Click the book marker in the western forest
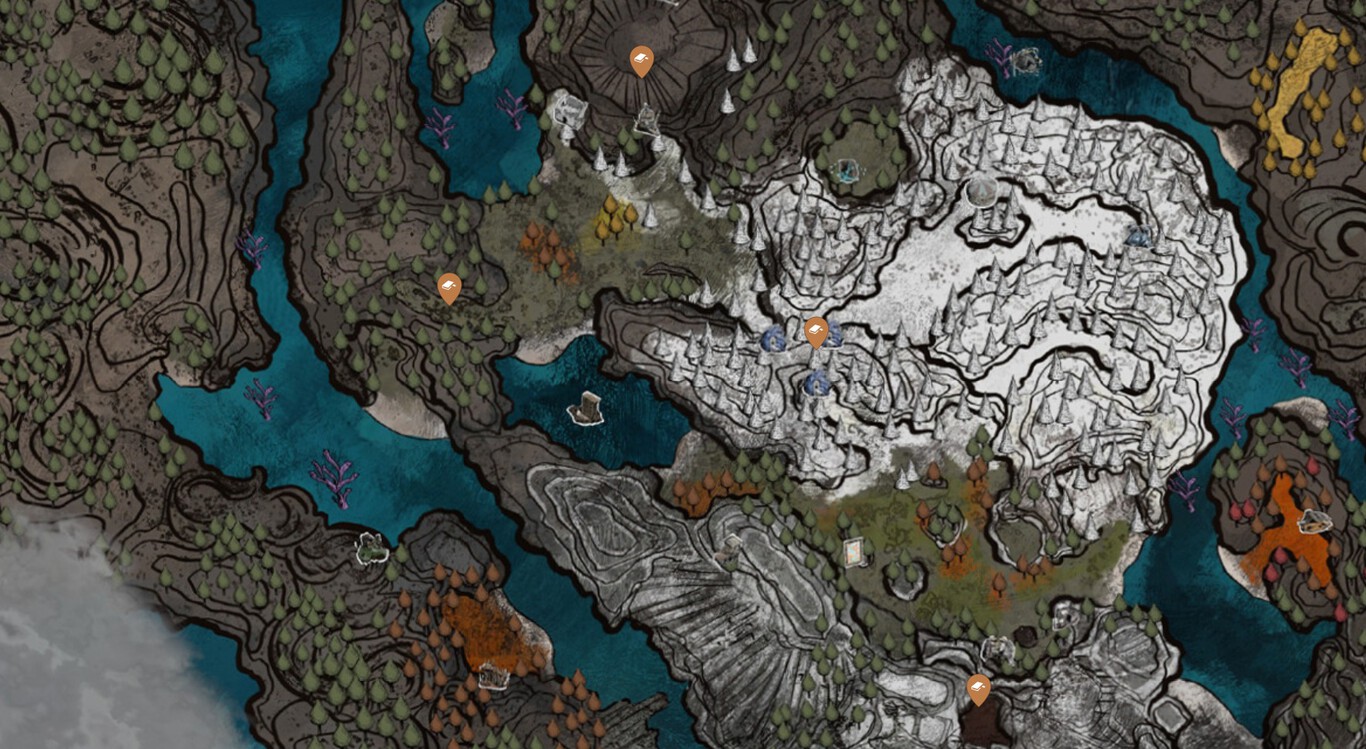The width and height of the screenshot is (1366, 749). click(449, 288)
